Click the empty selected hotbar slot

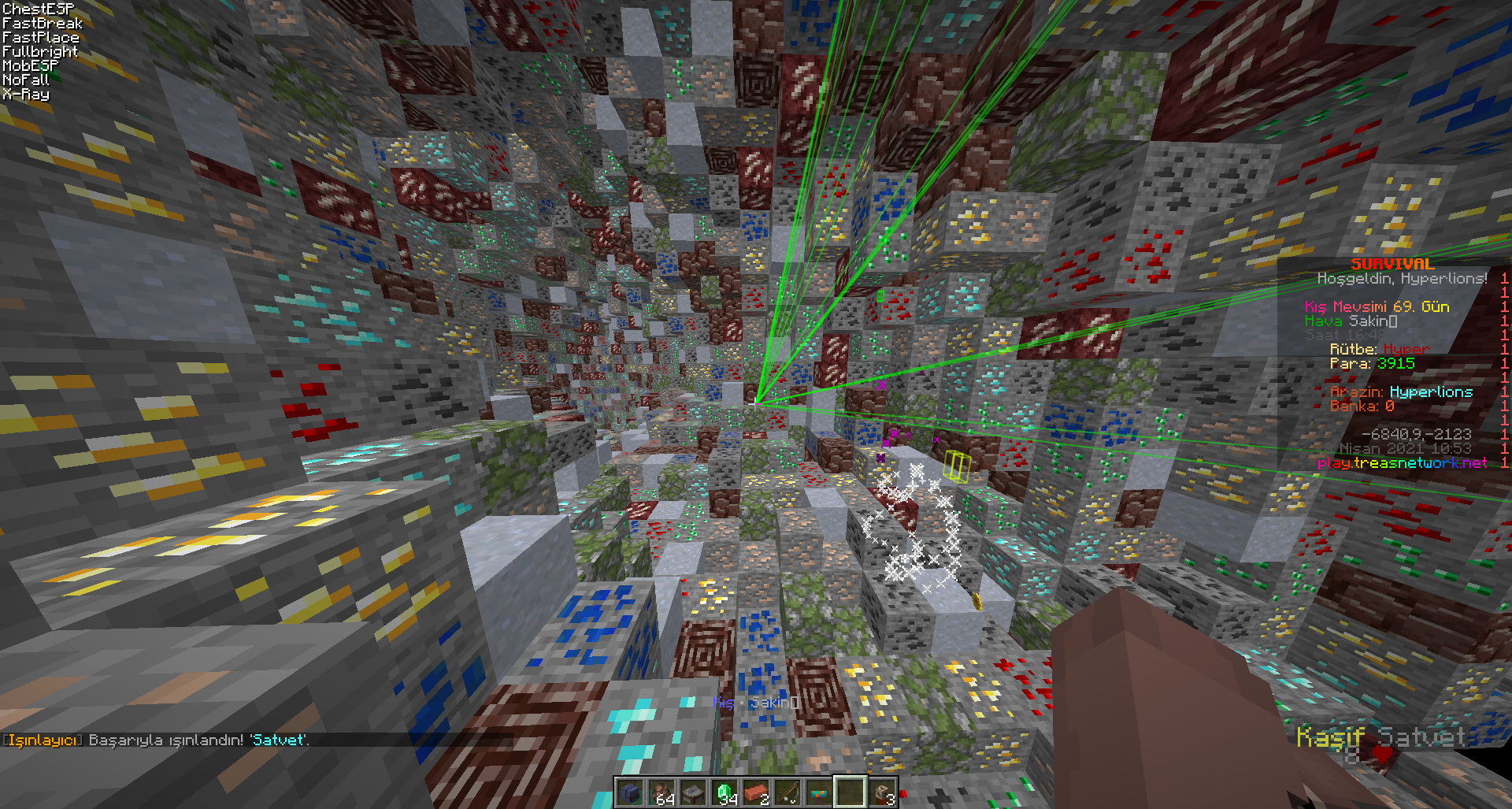tap(852, 792)
